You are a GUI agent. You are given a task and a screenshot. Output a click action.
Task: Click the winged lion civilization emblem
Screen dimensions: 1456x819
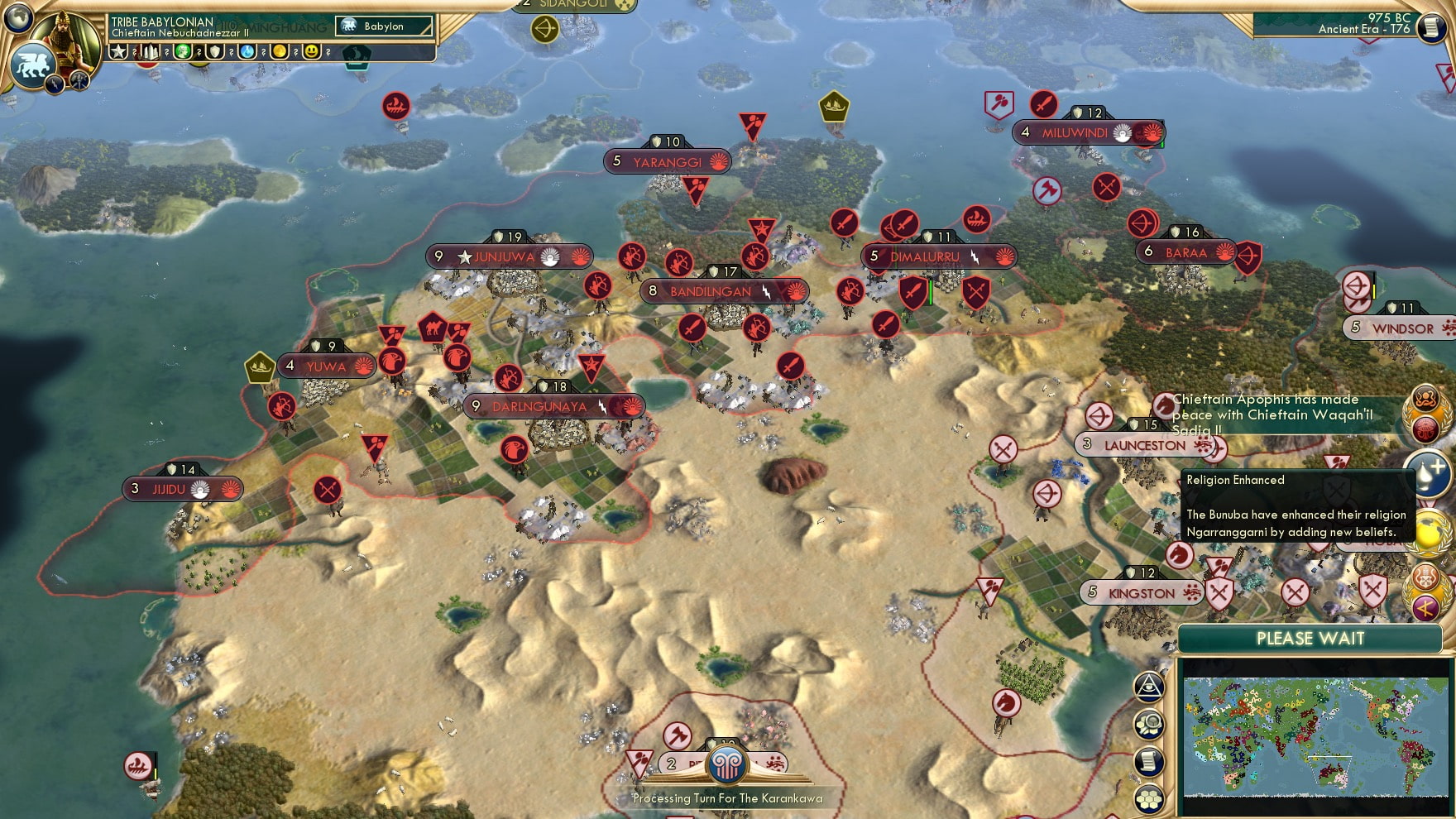31,65
